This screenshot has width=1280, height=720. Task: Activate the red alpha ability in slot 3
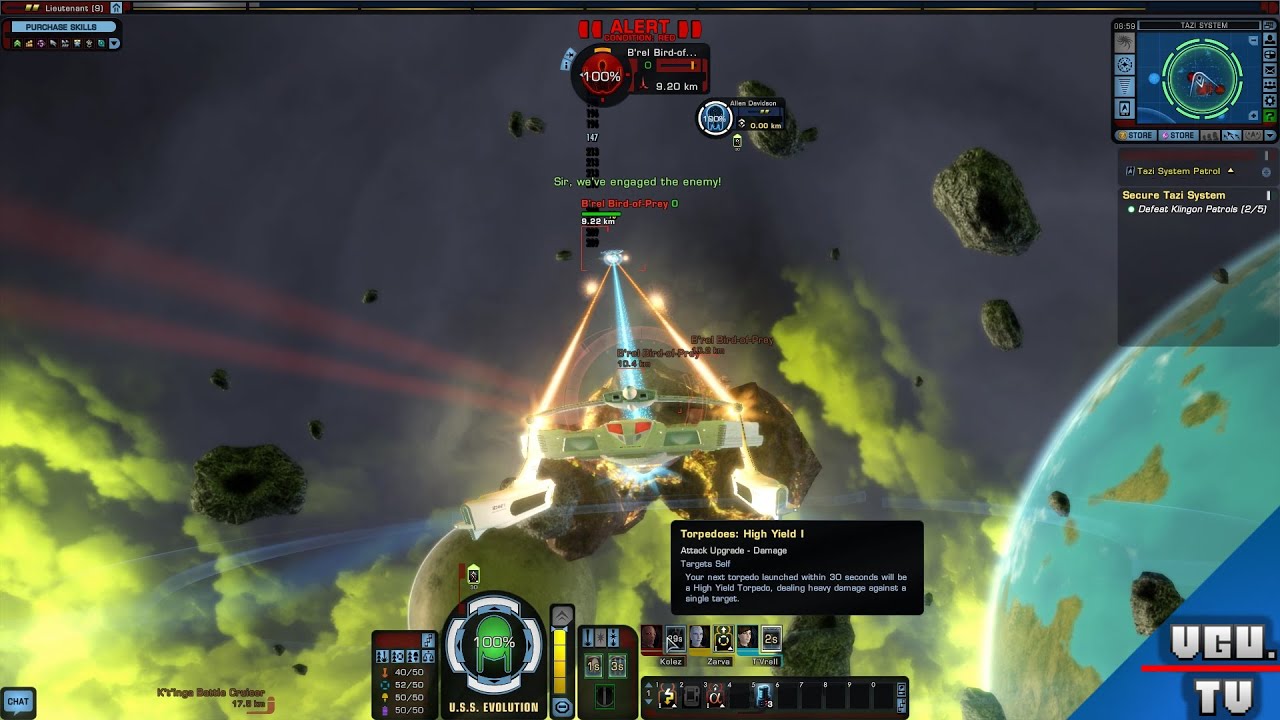715,696
